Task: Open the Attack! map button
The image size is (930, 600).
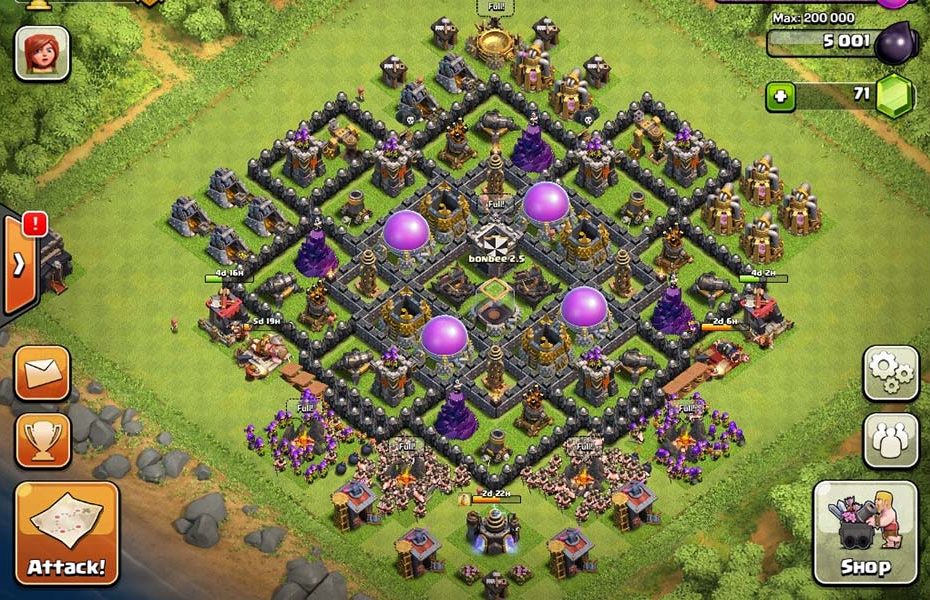Action: [x=67, y=533]
